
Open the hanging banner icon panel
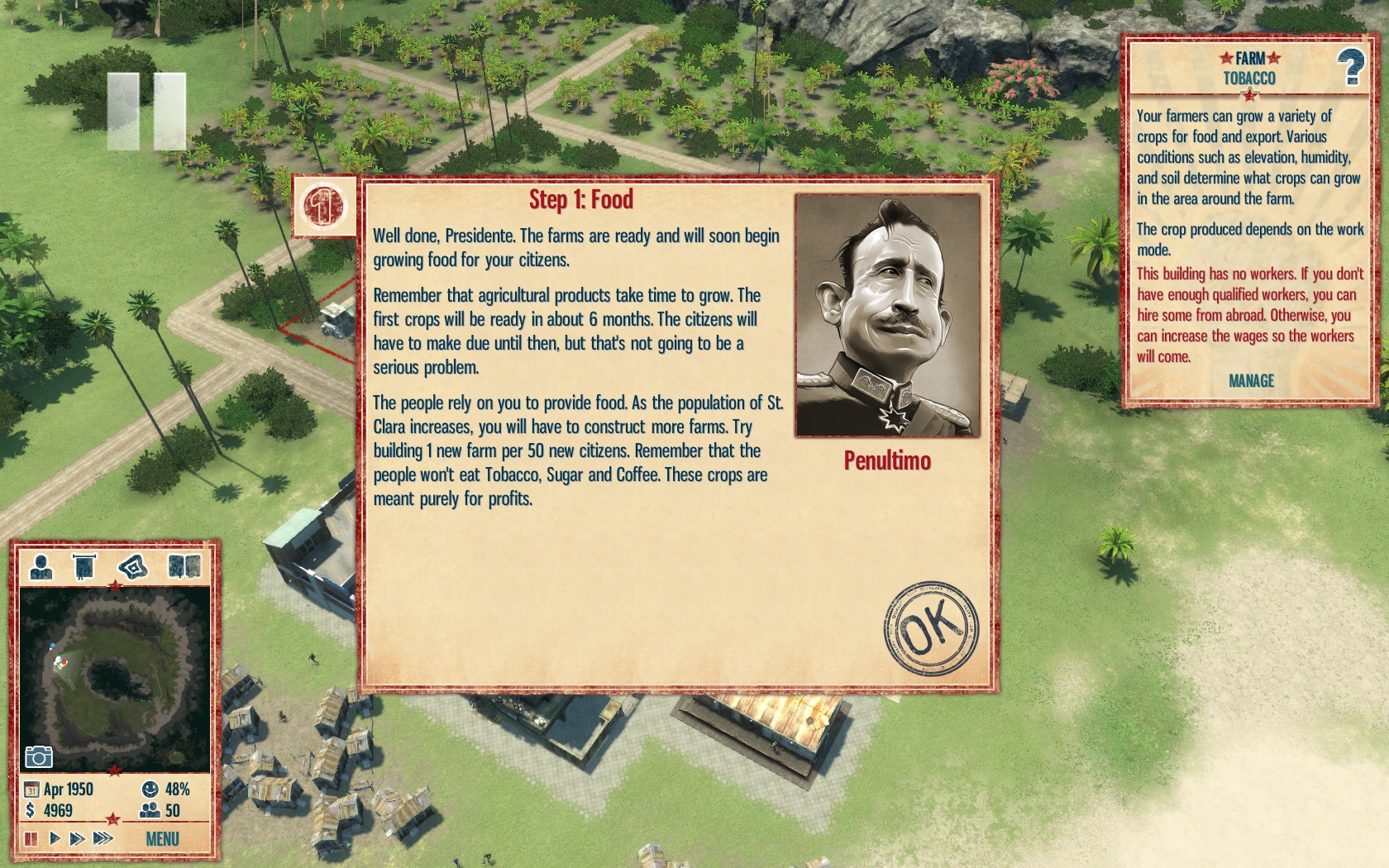[x=84, y=567]
